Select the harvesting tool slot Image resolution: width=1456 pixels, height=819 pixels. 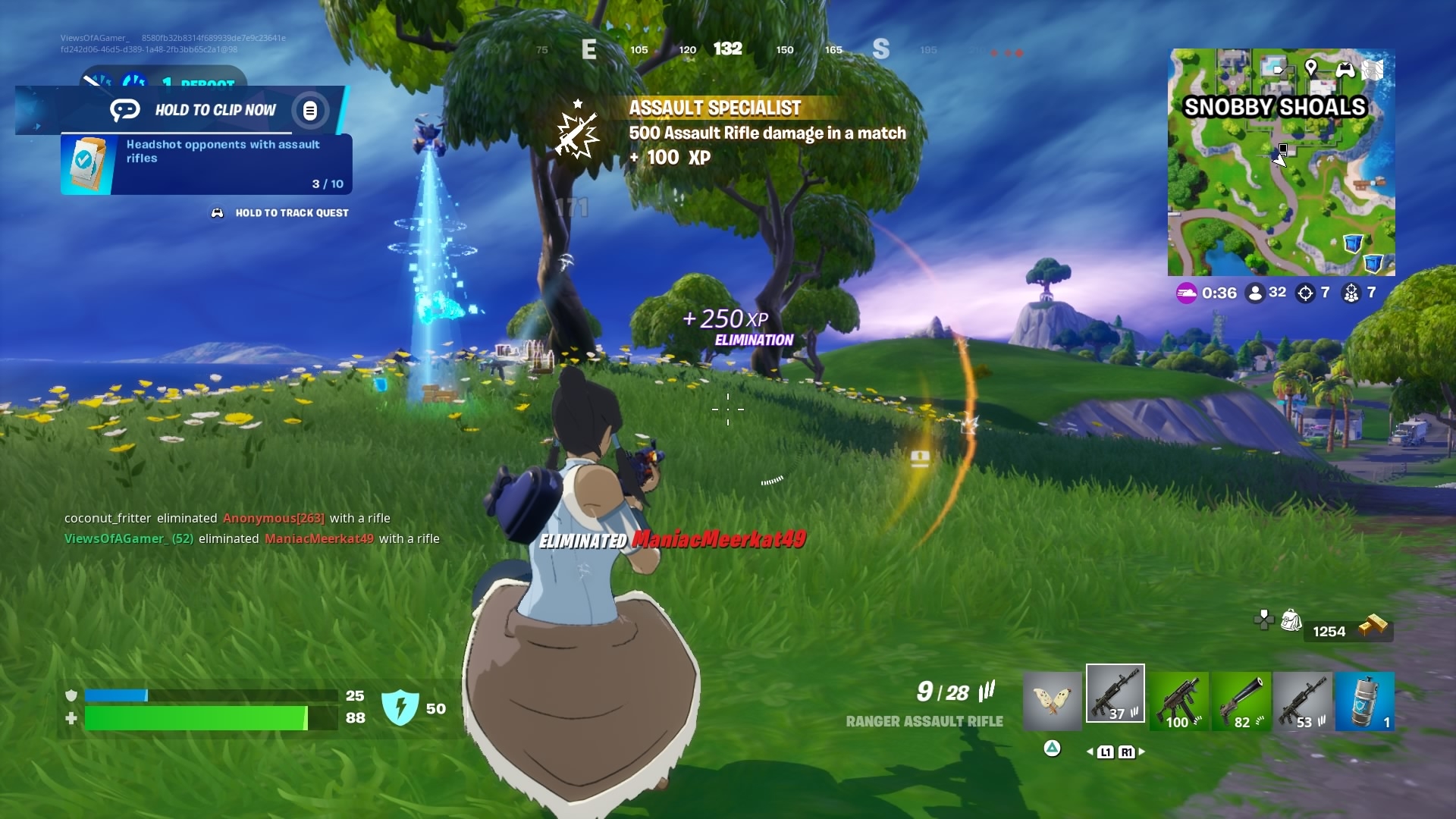[x=1052, y=701]
